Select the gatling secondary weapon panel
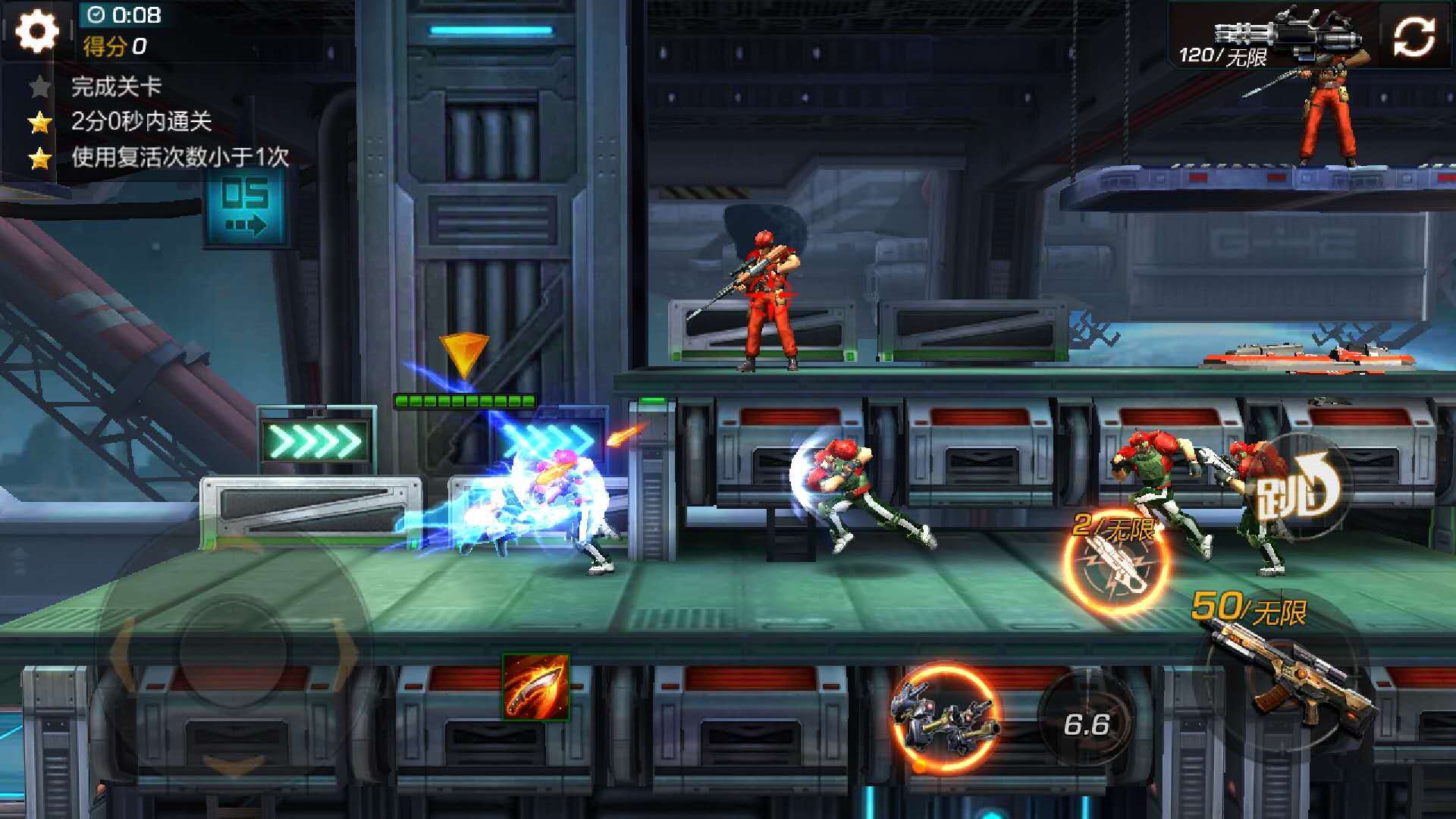 (x=1274, y=36)
